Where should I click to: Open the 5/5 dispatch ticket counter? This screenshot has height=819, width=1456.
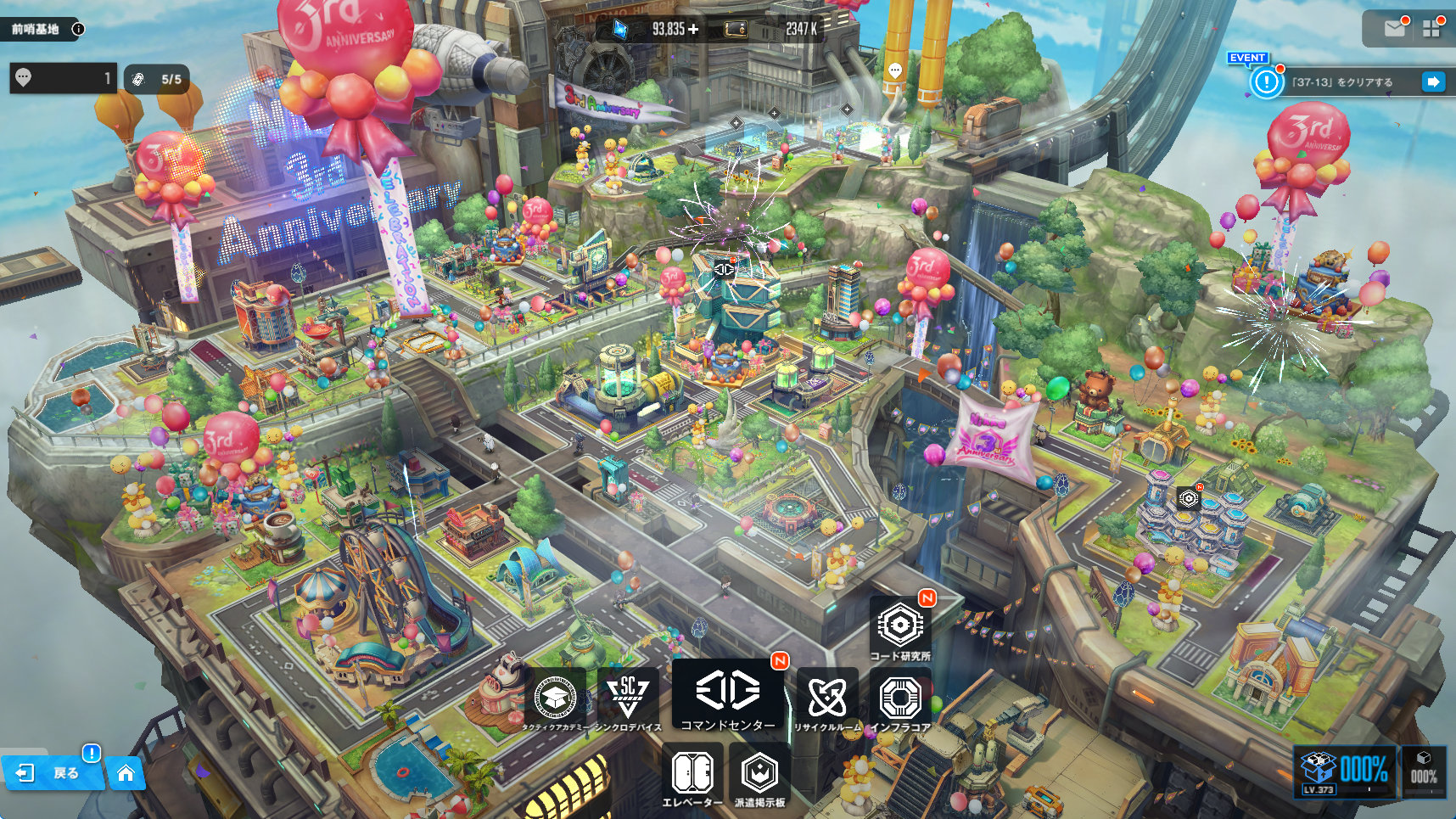[x=157, y=79]
